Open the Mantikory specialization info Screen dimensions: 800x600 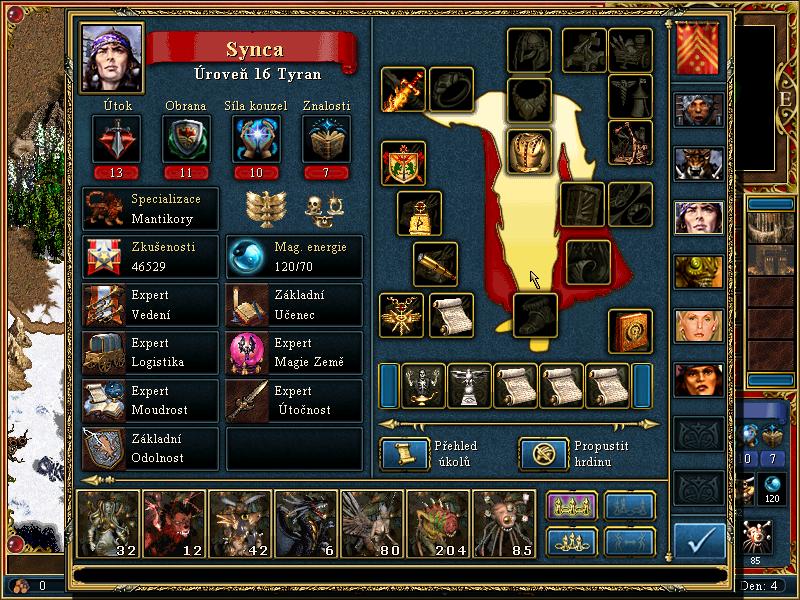pyautogui.click(x=150, y=210)
